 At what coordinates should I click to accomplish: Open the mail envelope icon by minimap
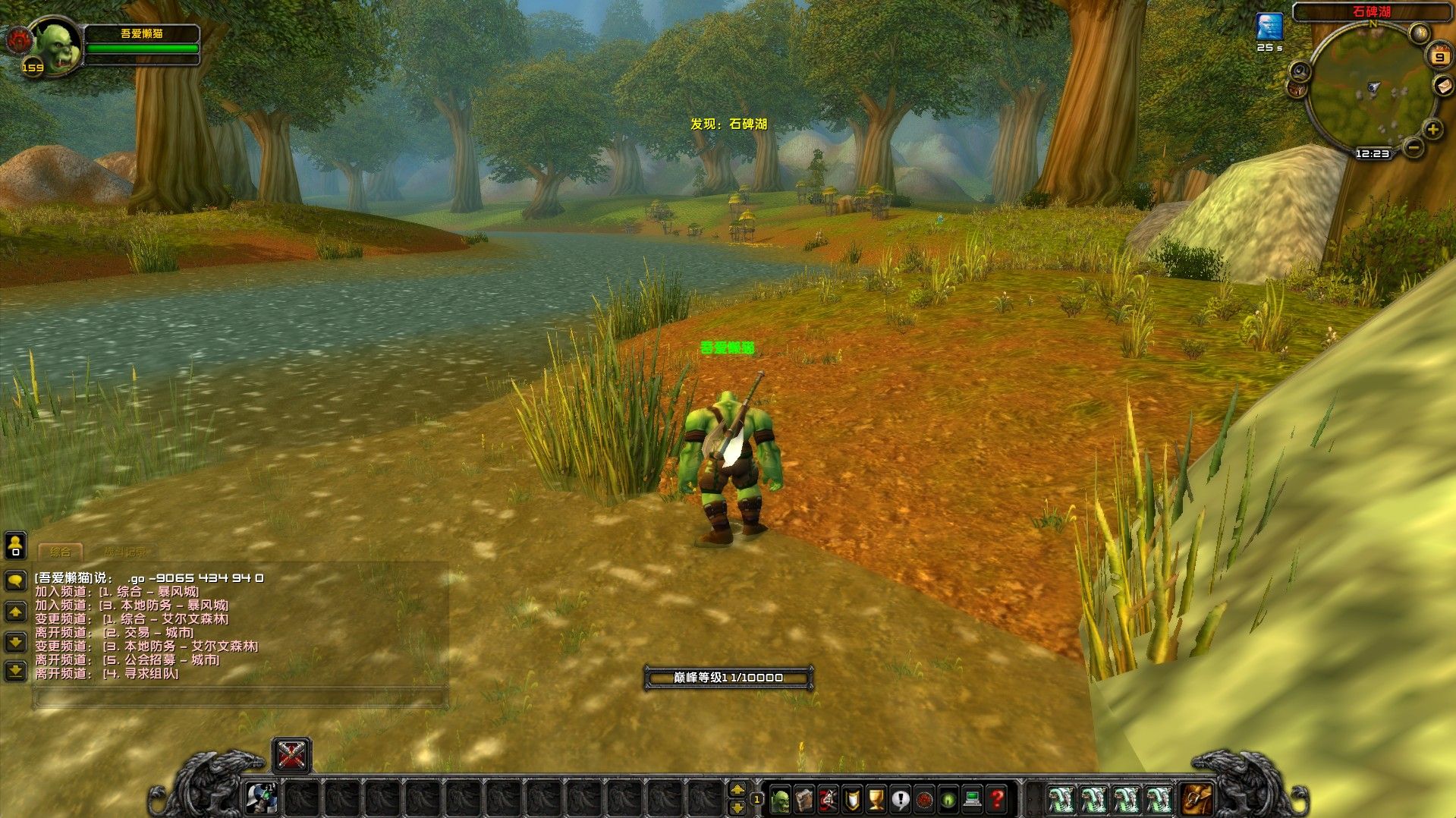point(1442,86)
